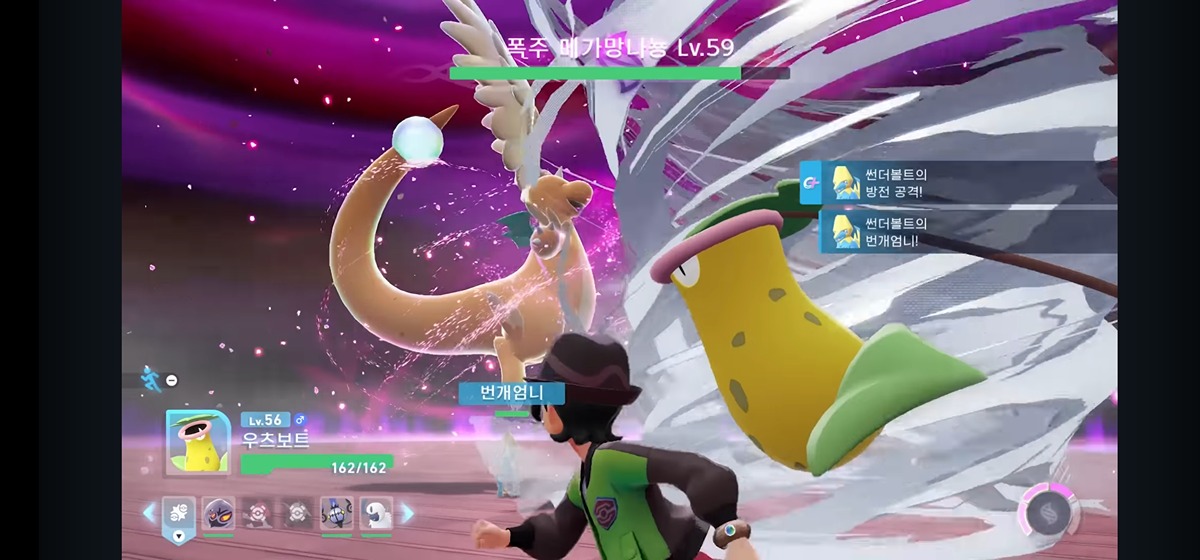Select the highlighted Poké Ball burst slot
The width and height of the screenshot is (1200, 560).
coord(178,513)
